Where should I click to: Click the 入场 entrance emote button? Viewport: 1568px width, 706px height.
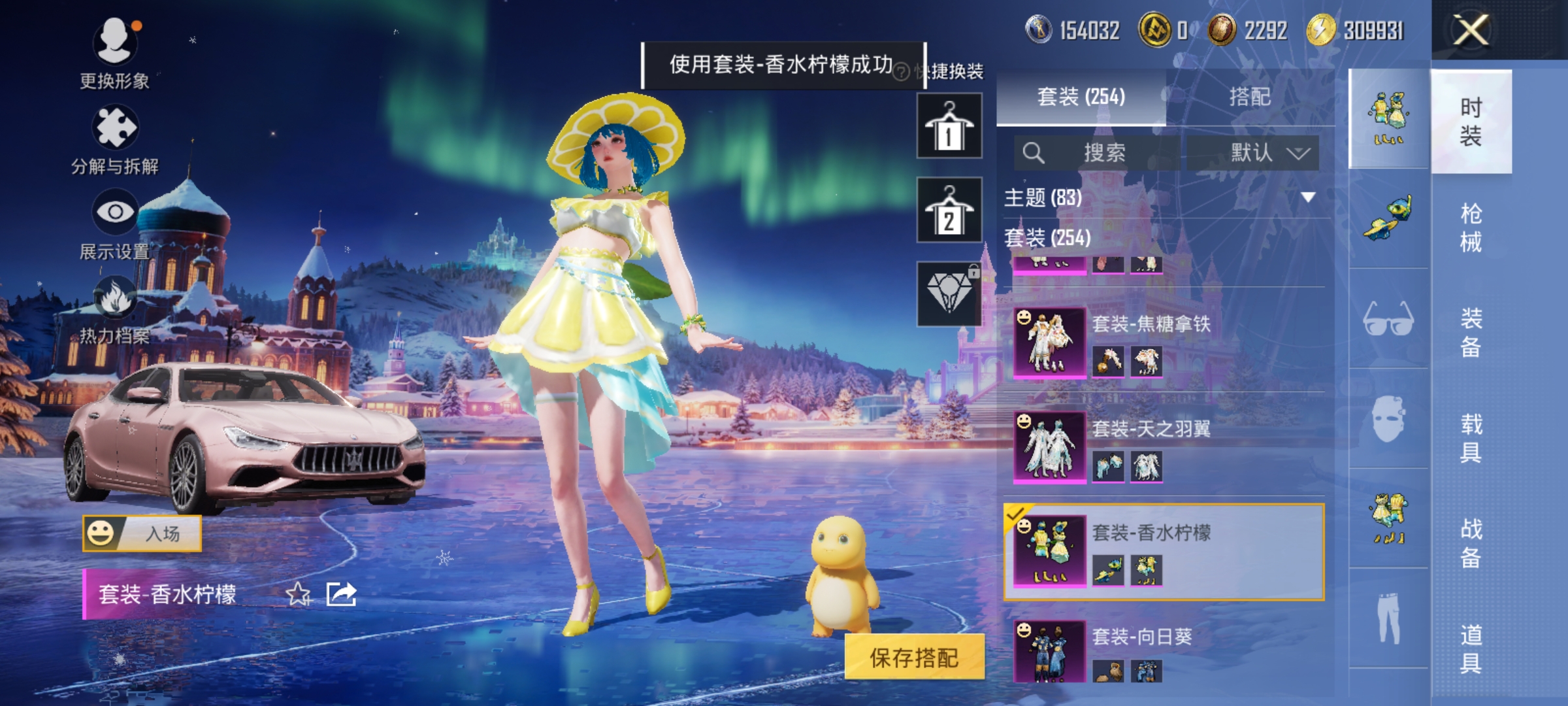click(x=142, y=533)
